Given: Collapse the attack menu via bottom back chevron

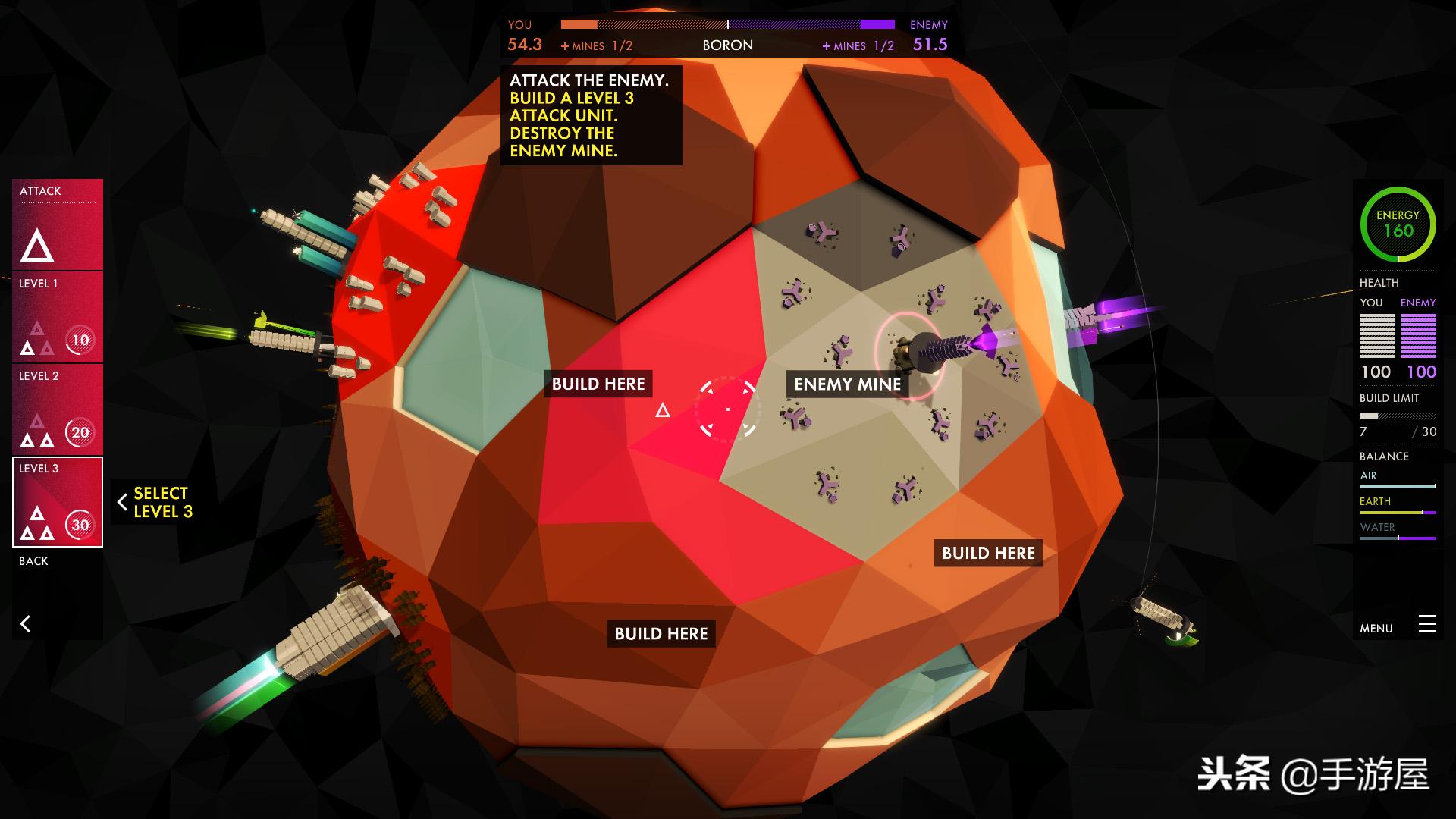Looking at the screenshot, I should click(x=27, y=623).
